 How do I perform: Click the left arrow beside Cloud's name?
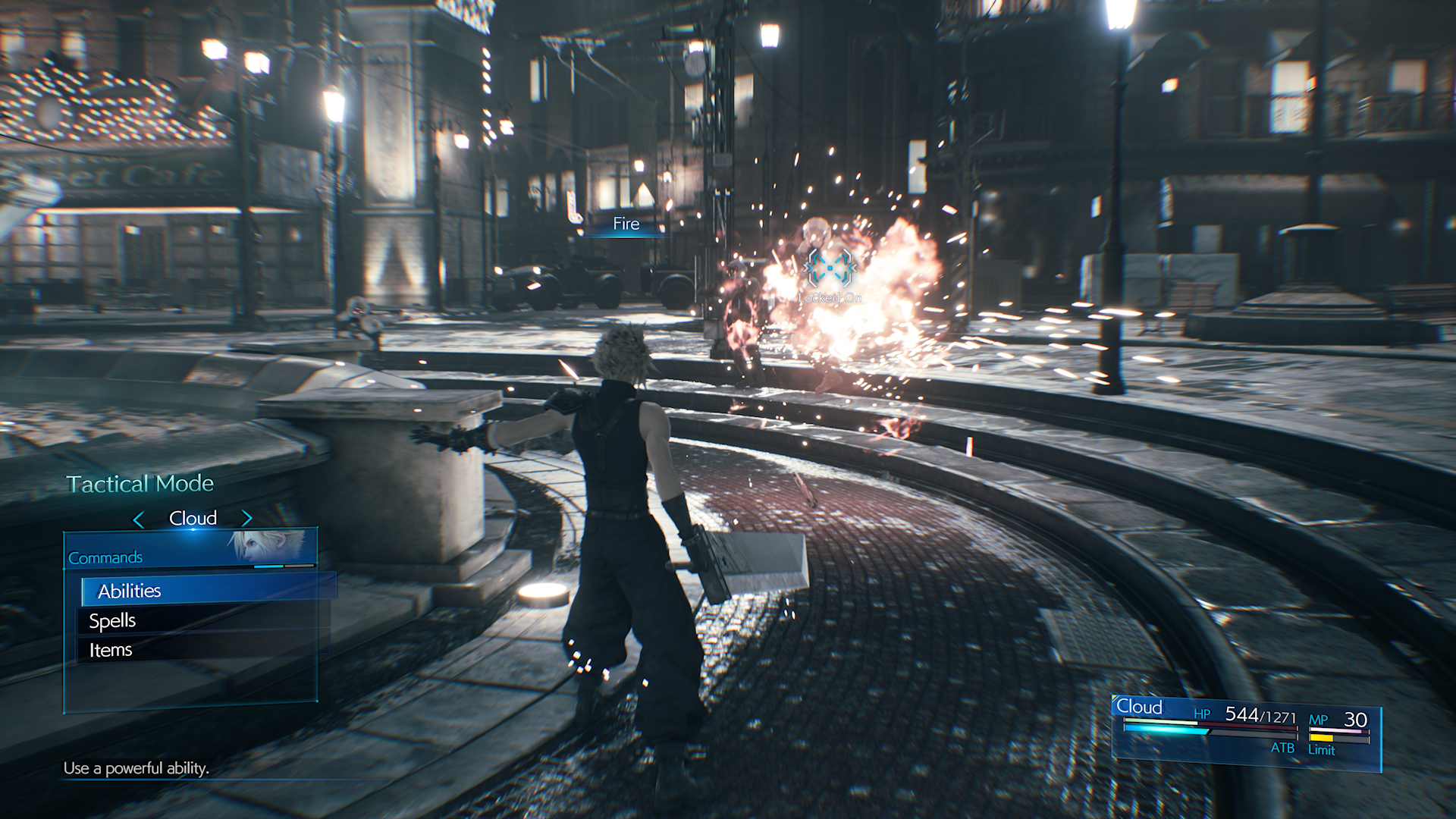pyautogui.click(x=140, y=518)
